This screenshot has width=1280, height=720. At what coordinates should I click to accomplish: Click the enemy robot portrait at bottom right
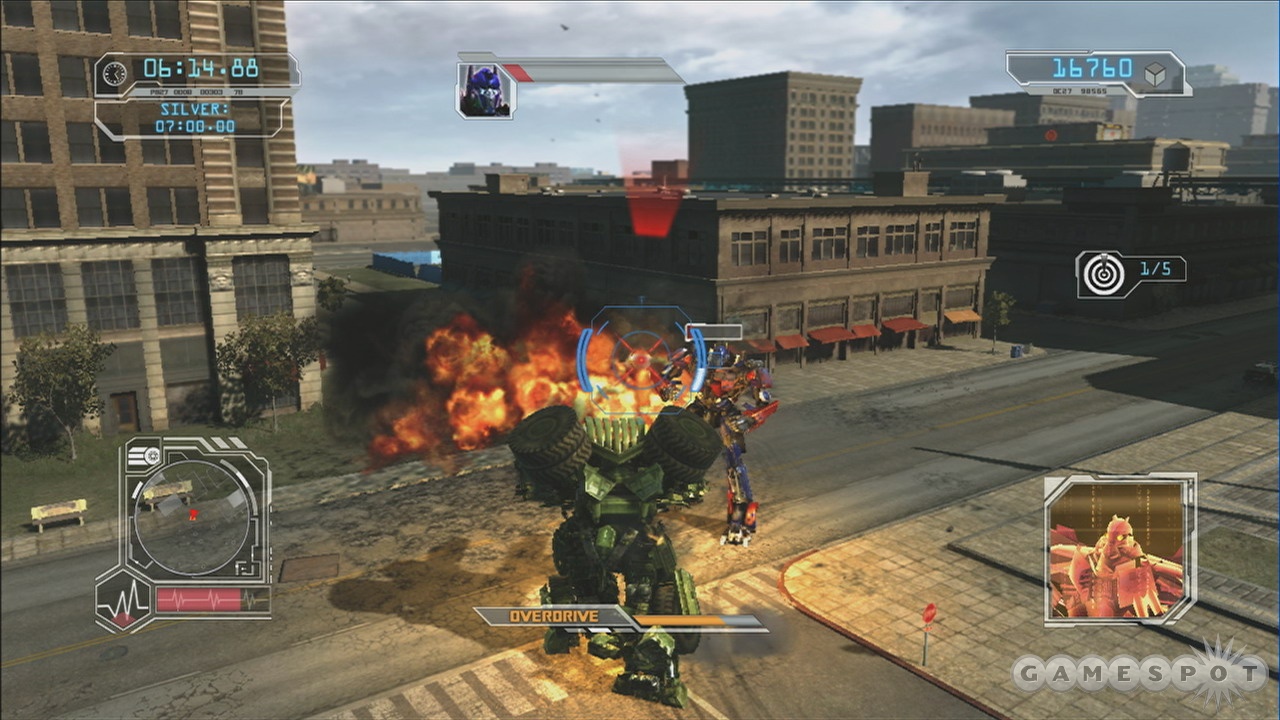pos(1118,550)
